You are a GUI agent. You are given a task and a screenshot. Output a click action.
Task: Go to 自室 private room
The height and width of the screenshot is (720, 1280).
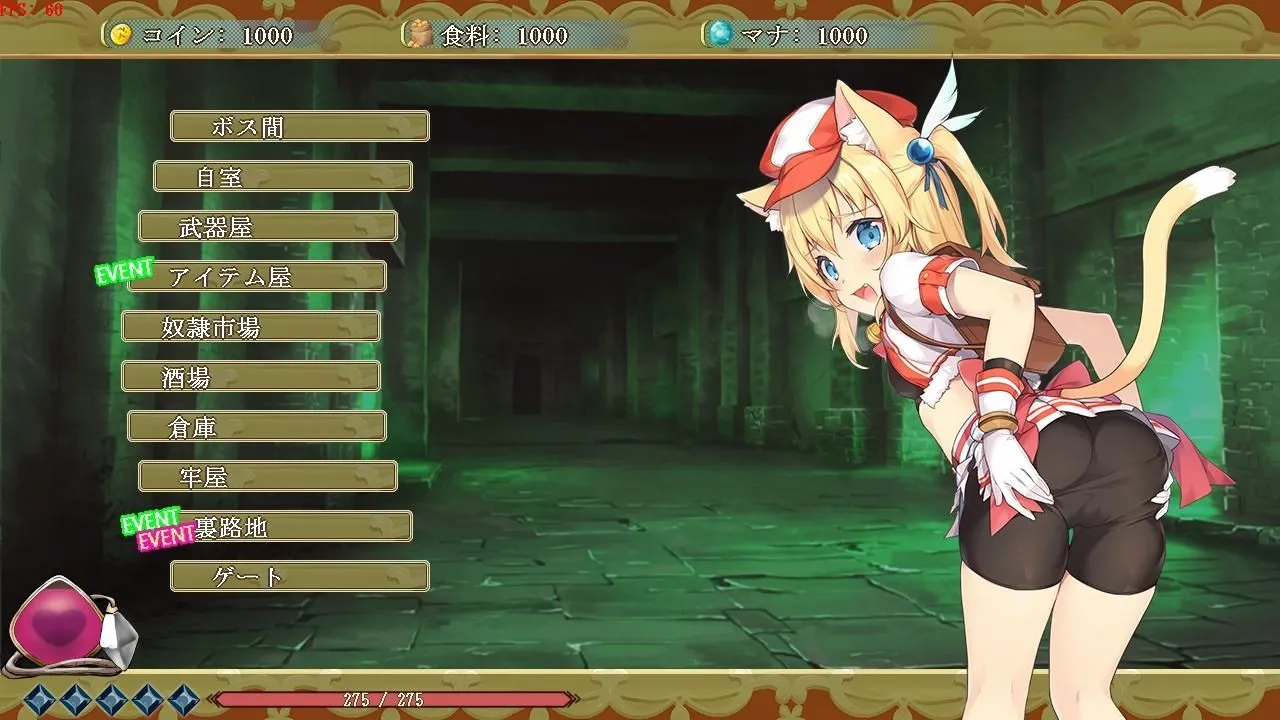pyautogui.click(x=282, y=176)
